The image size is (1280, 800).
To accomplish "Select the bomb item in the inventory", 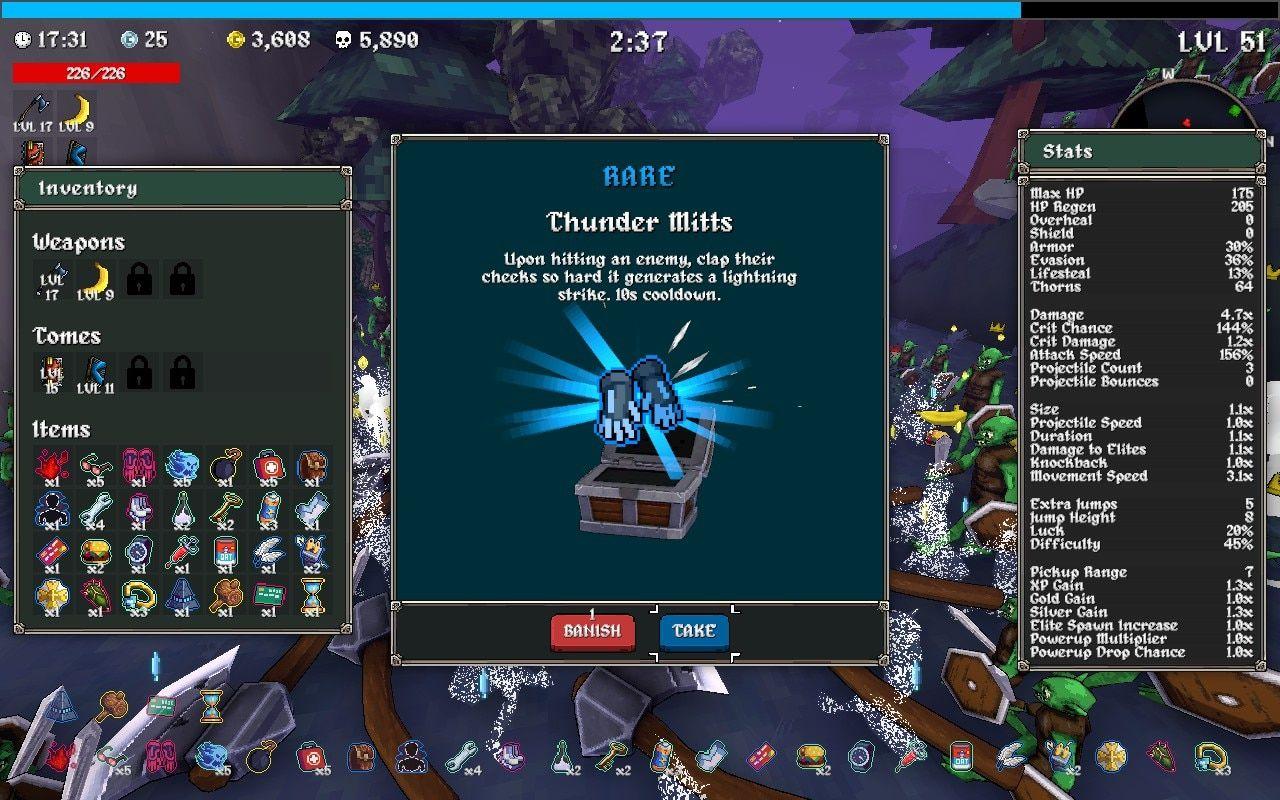I will 225,467.
